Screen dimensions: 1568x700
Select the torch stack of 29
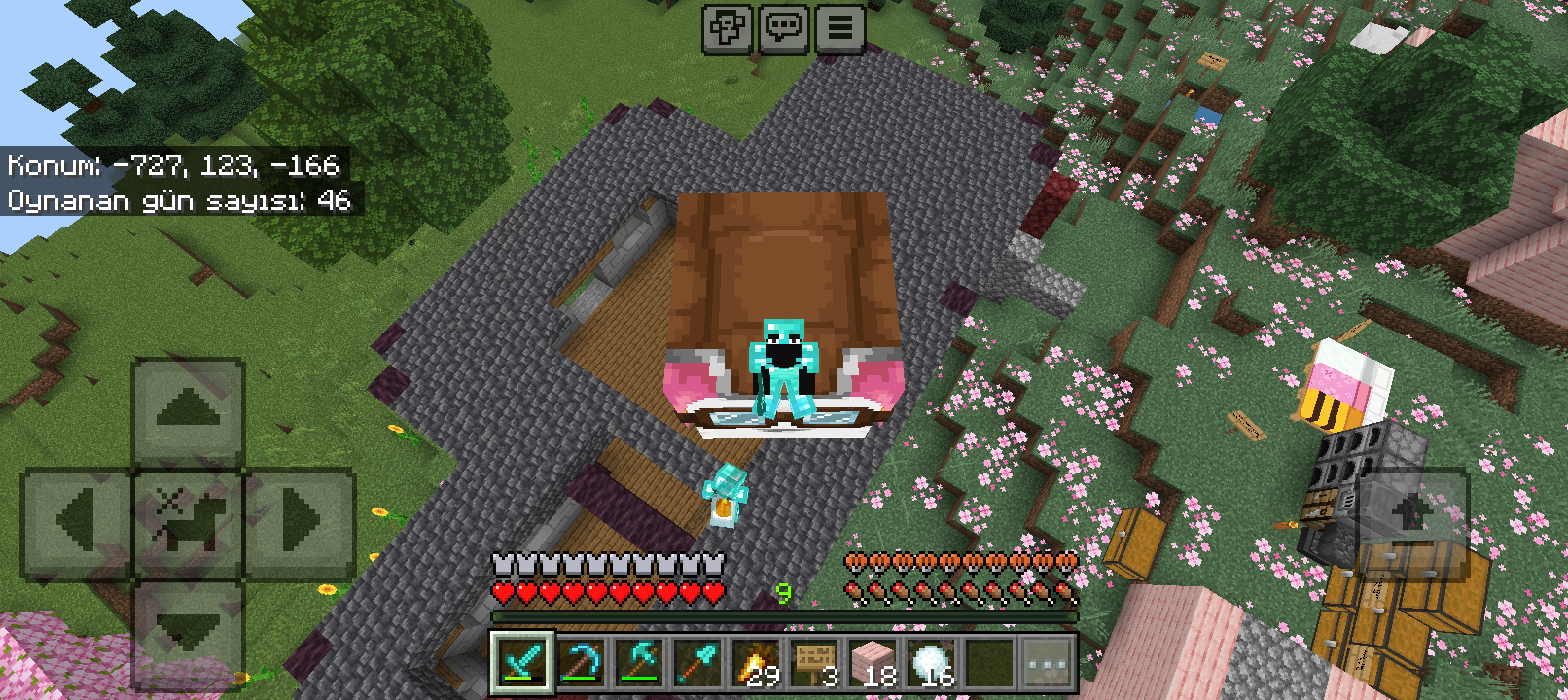(756, 664)
